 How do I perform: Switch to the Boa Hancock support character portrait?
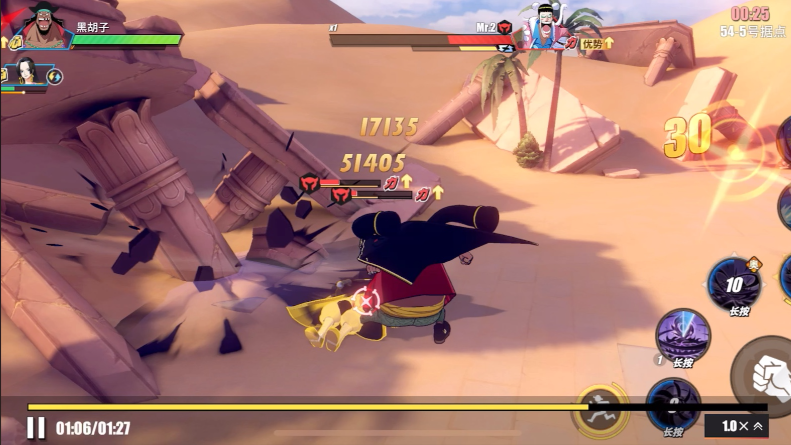(24, 72)
